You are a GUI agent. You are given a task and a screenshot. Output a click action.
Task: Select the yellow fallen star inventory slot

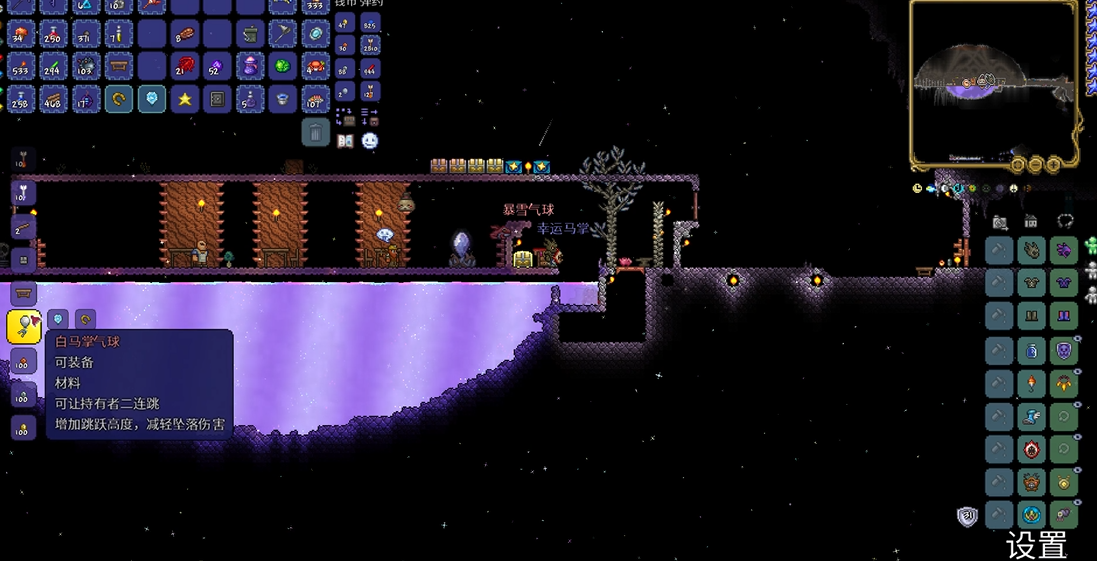tap(185, 99)
